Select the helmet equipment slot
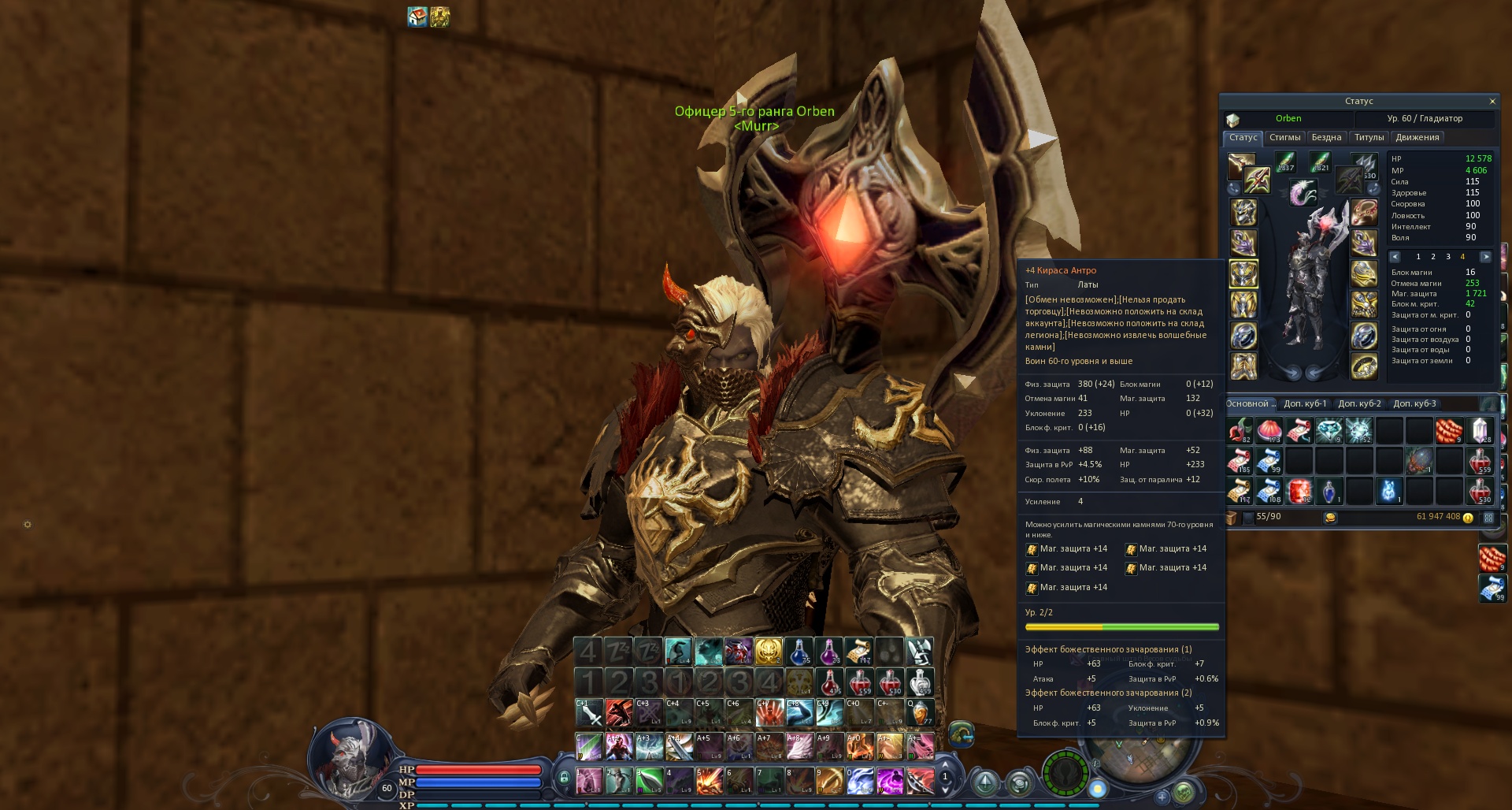This screenshot has height=810, width=1512. point(1243,213)
